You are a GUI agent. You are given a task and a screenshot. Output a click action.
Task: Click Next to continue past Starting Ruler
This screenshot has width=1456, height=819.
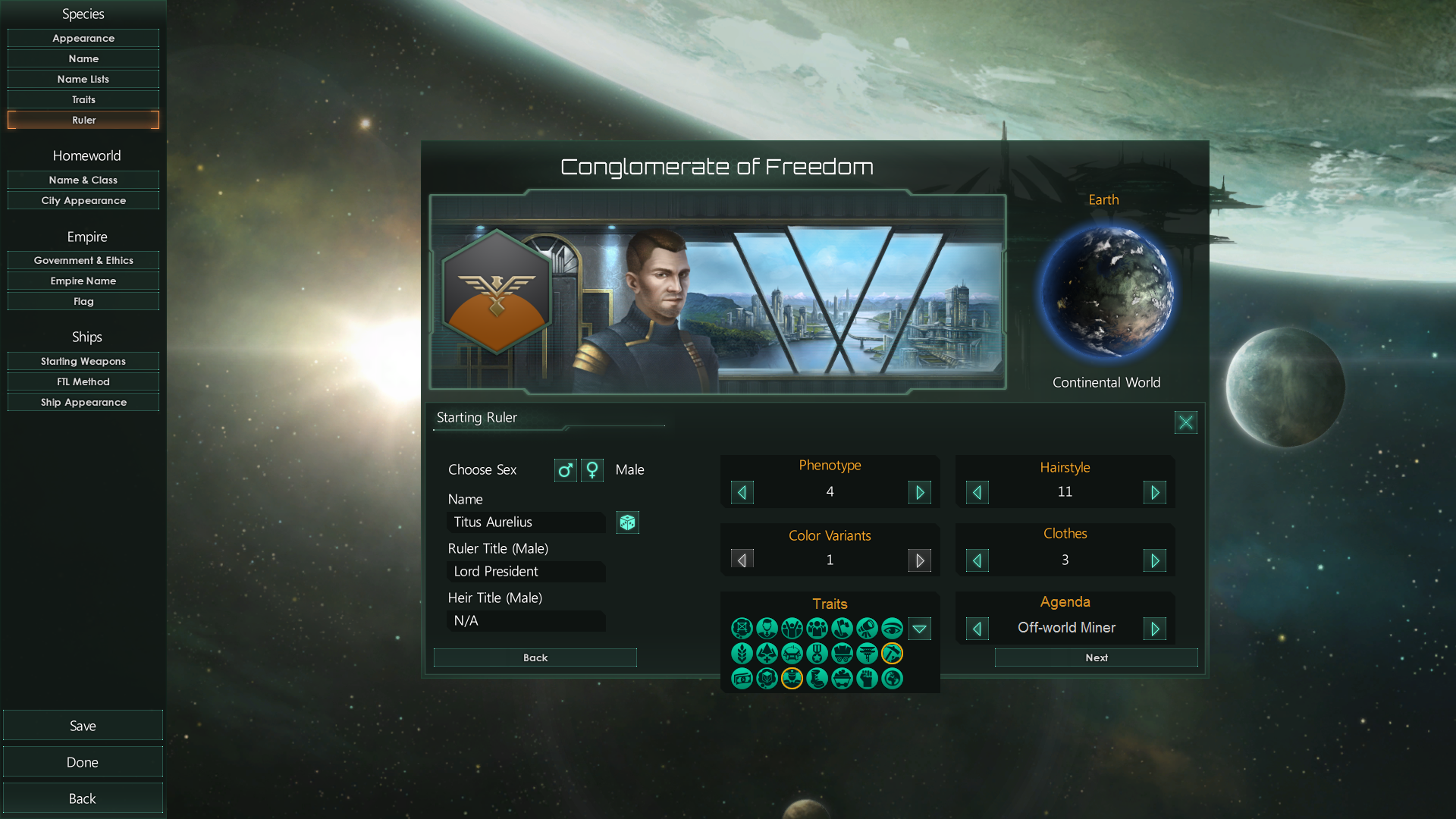click(x=1095, y=657)
